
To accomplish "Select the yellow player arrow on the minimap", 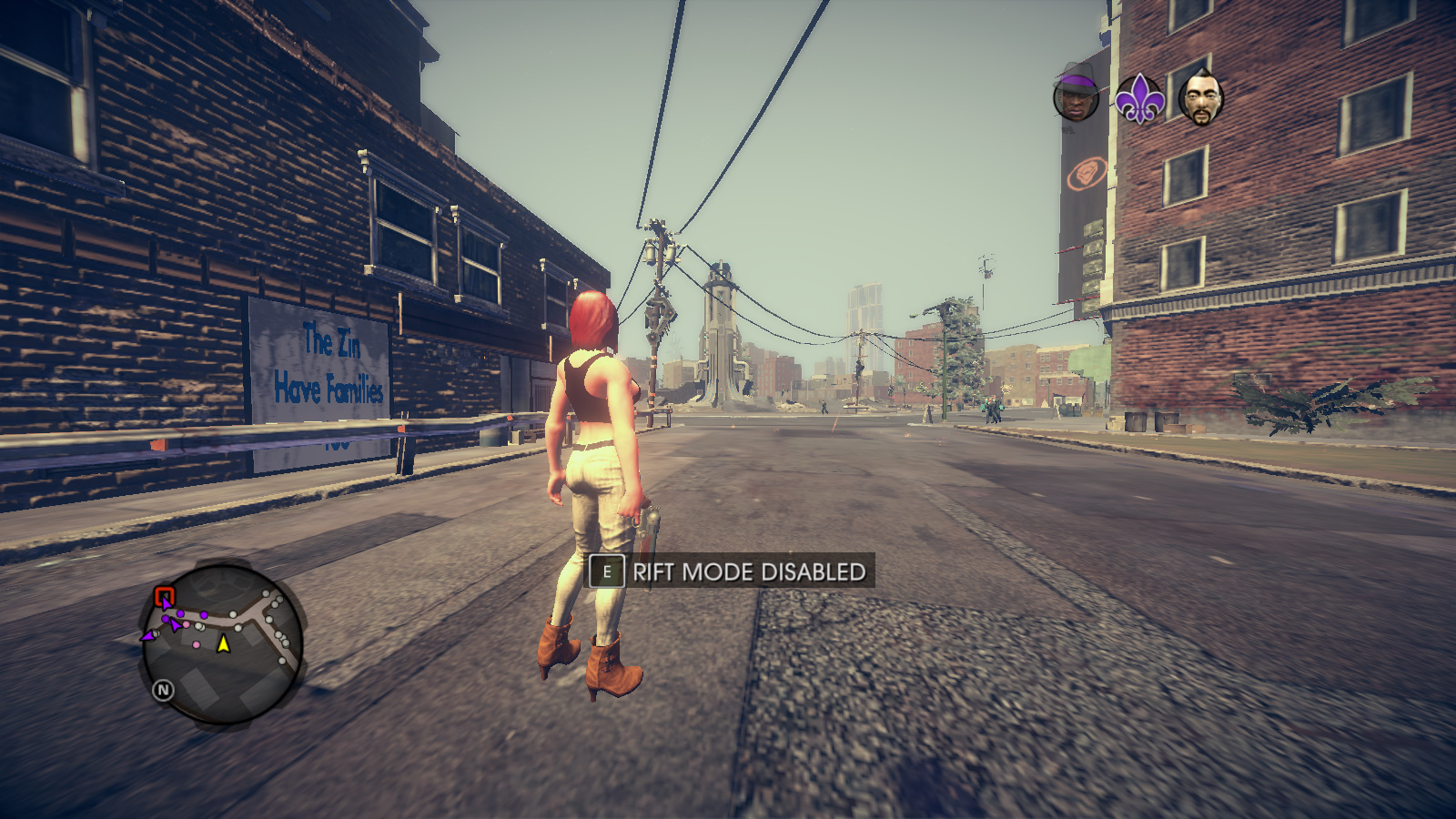I will pos(223,644).
